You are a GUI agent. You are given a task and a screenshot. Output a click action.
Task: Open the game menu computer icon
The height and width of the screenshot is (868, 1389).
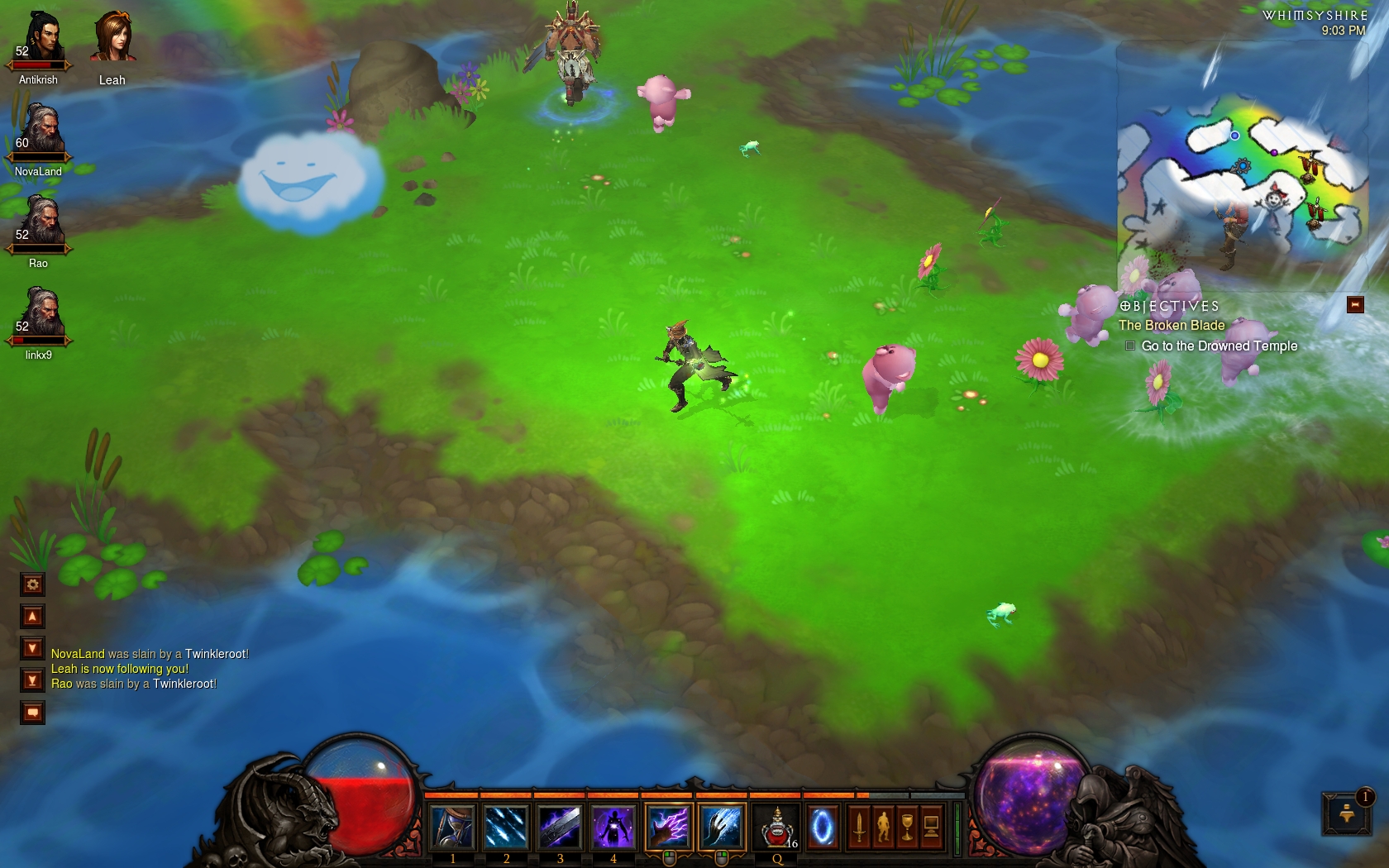pos(931,827)
